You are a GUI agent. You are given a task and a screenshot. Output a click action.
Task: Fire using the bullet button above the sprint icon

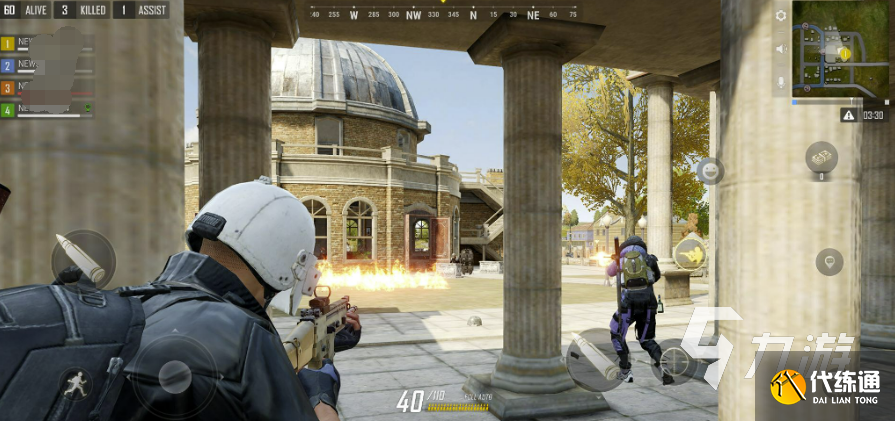tap(83, 258)
